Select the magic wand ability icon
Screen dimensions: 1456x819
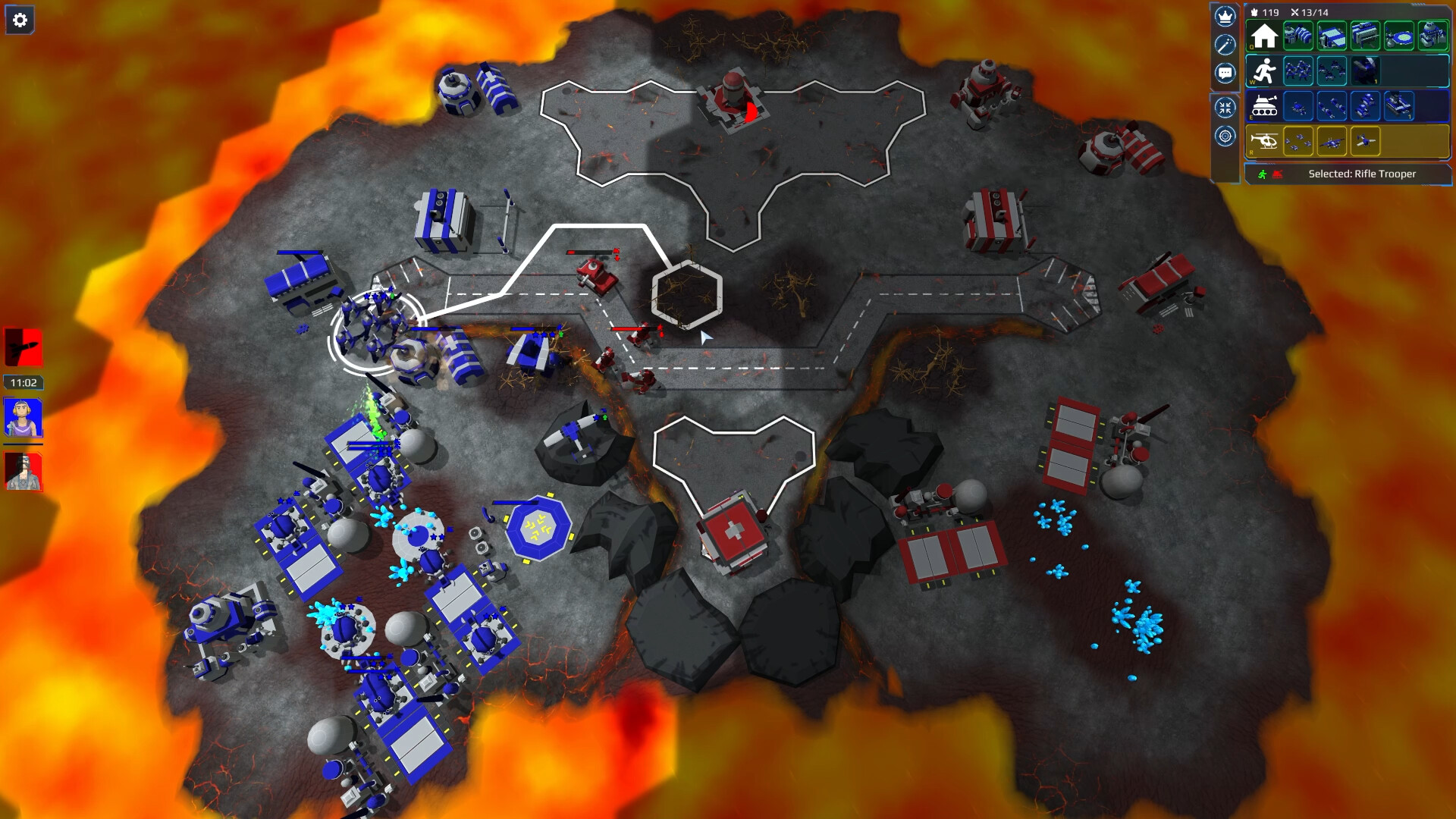(1225, 45)
